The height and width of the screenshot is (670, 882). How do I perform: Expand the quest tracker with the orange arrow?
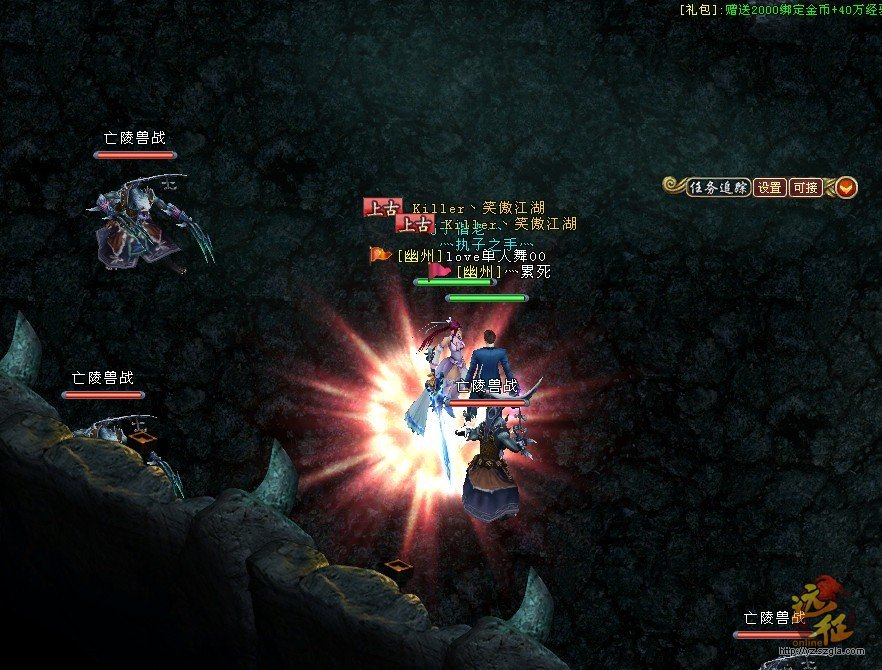point(846,187)
